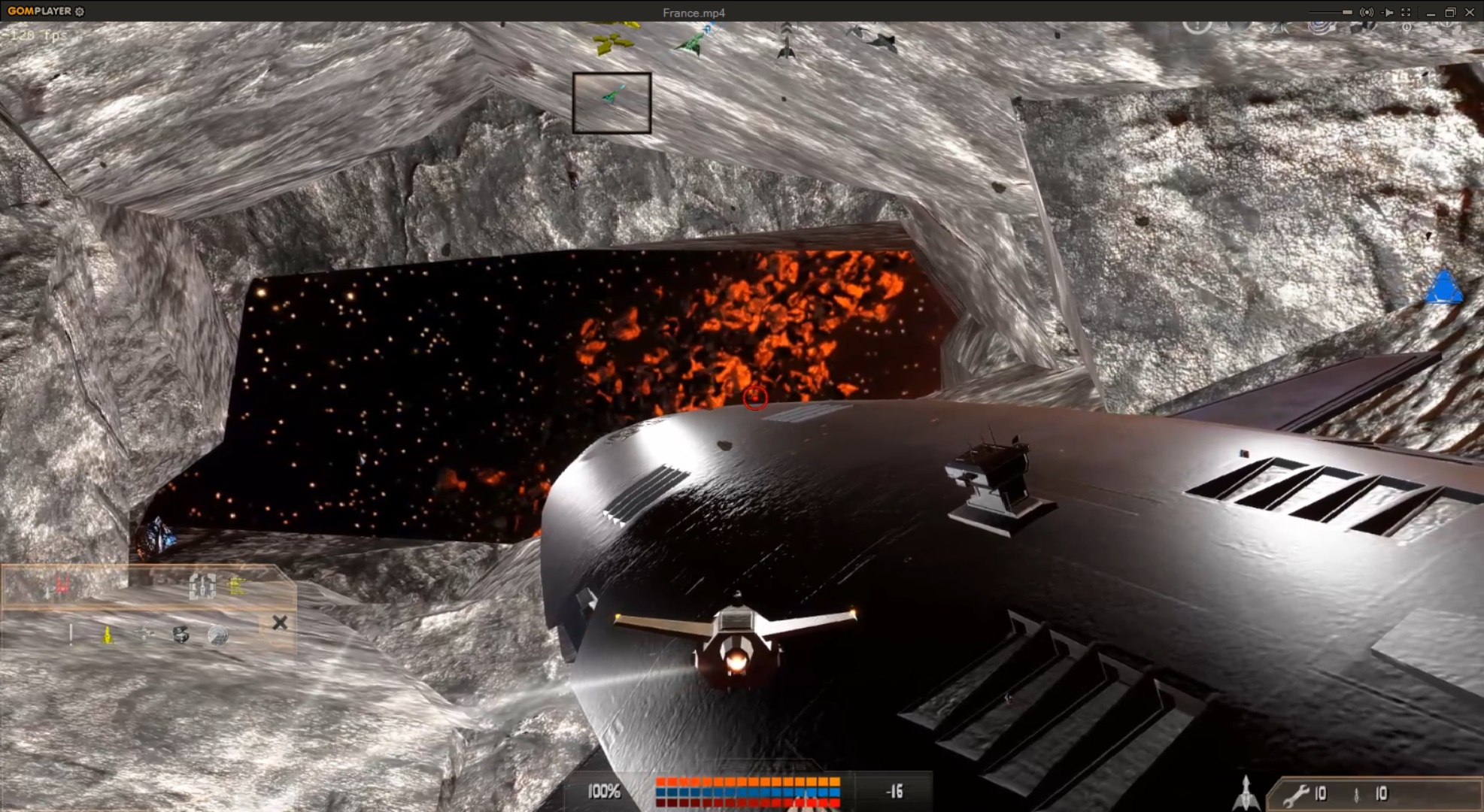Choose the green fighter icon at top
The height and width of the screenshot is (812, 1484).
pos(692,43)
